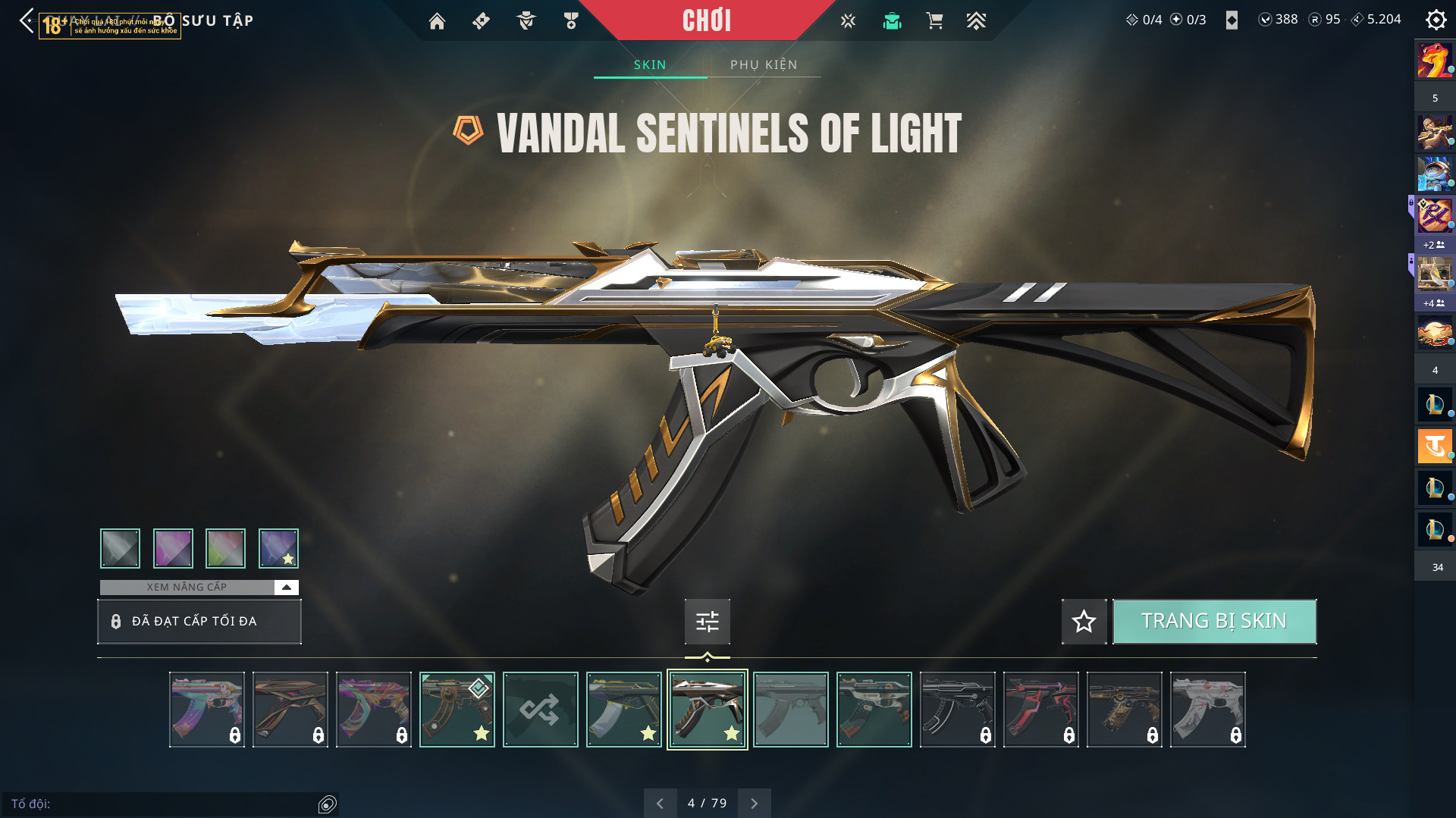
Task: Select the locked red-black Vandal thumbnail
Action: click(x=1040, y=710)
